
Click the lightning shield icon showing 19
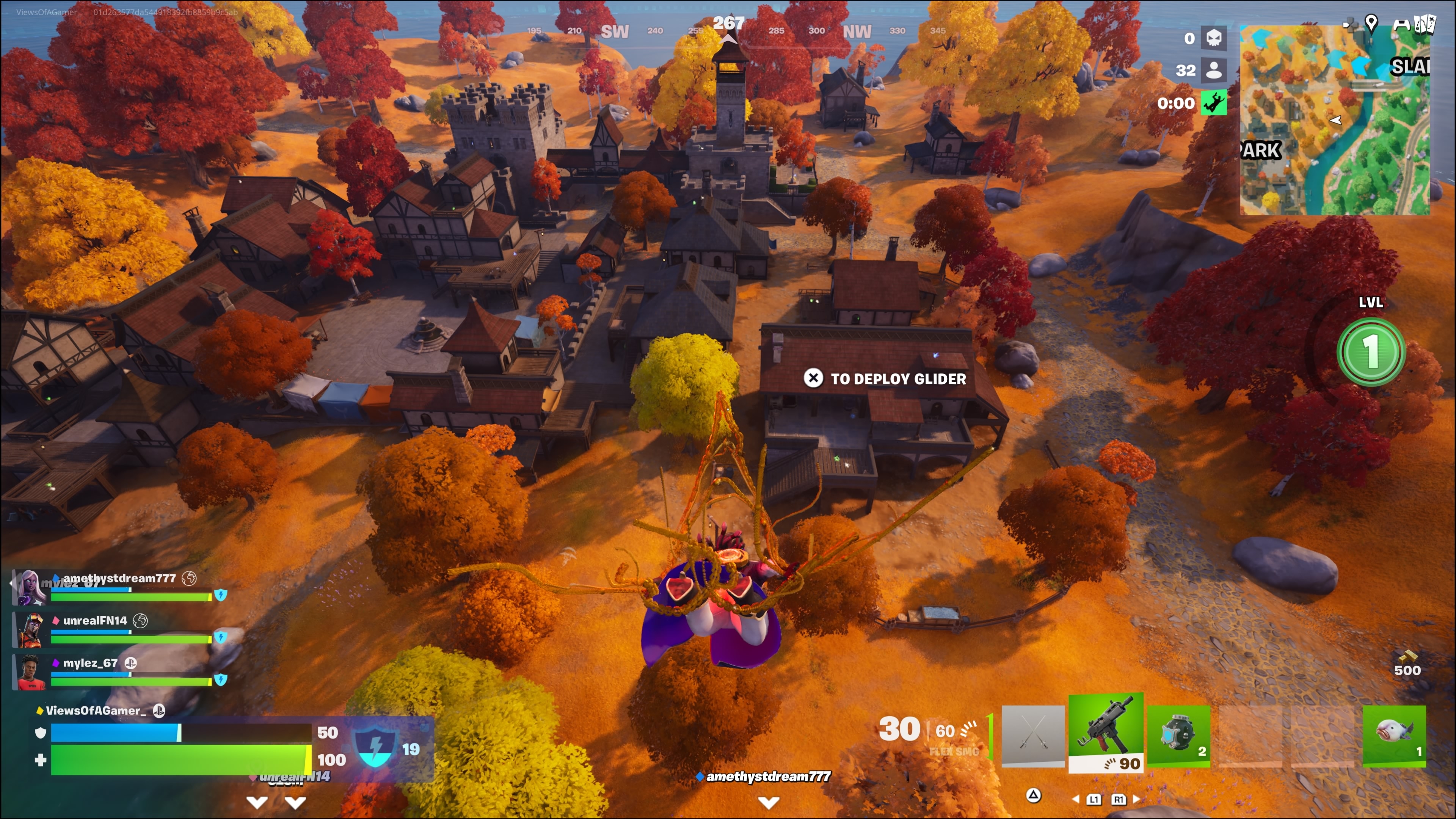click(x=375, y=747)
